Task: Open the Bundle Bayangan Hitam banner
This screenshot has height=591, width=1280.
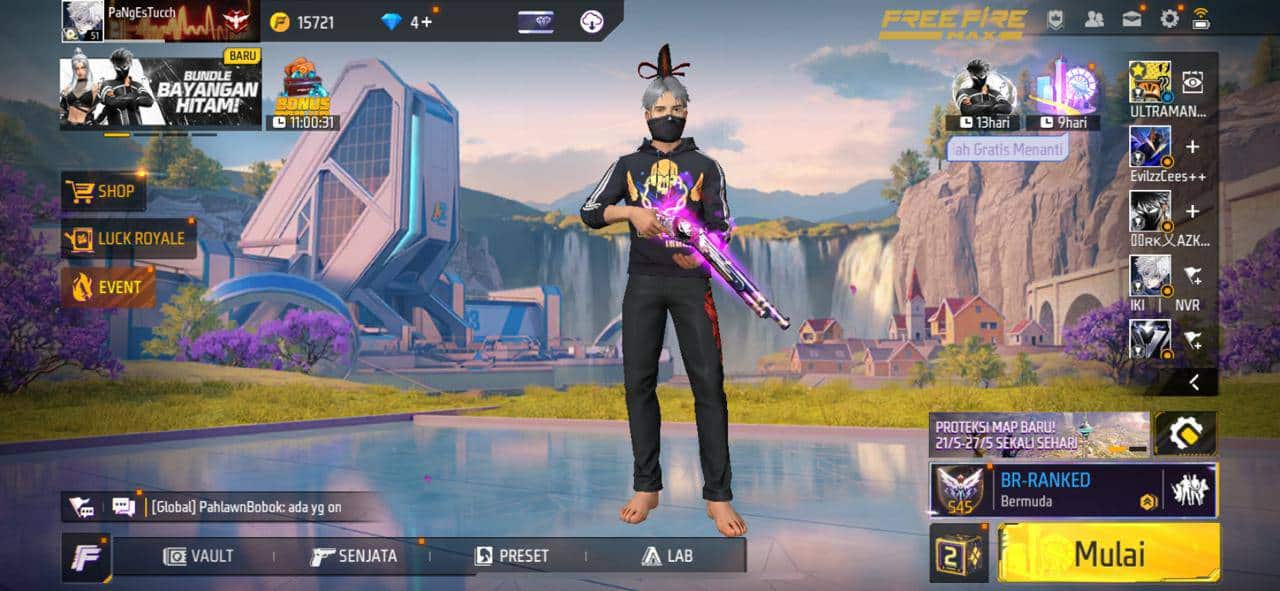Action: (161, 93)
